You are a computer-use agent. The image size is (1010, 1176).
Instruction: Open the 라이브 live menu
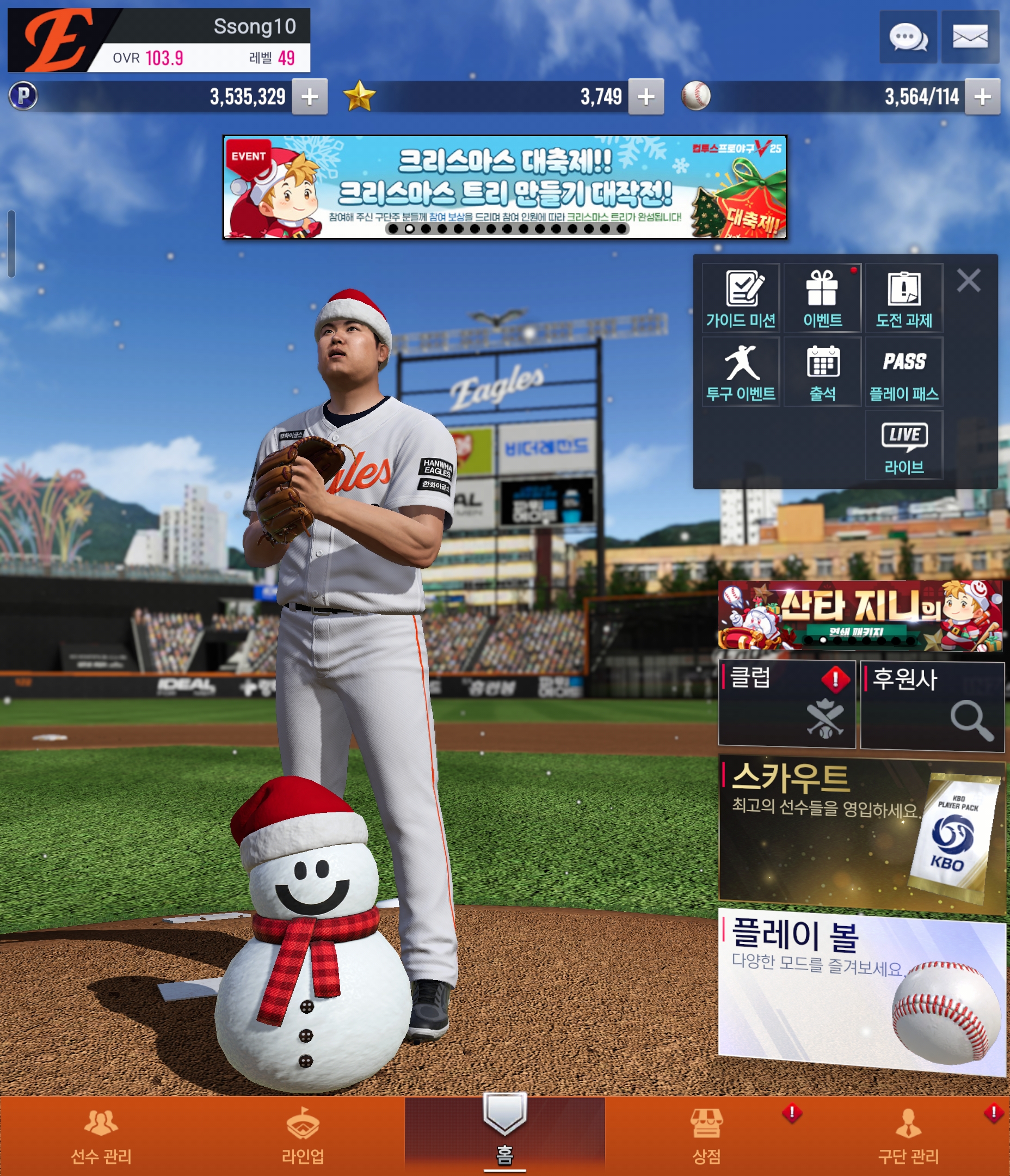tap(904, 445)
